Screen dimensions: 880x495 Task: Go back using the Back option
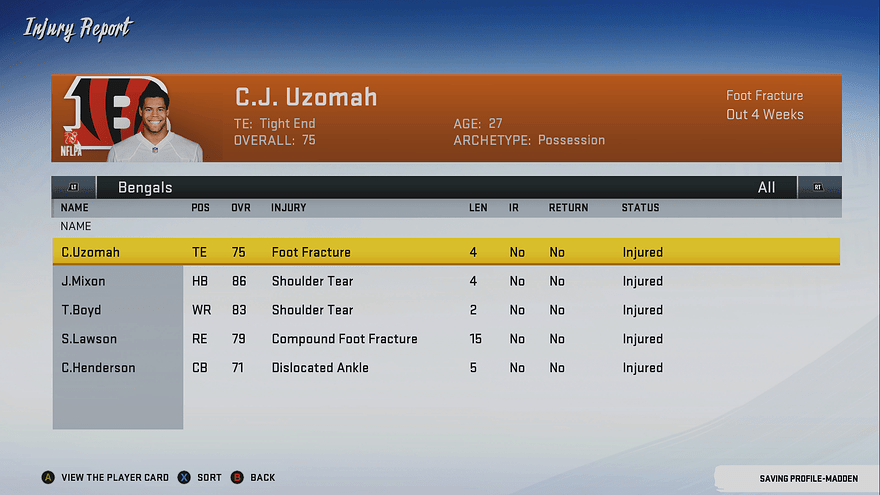tap(254, 478)
